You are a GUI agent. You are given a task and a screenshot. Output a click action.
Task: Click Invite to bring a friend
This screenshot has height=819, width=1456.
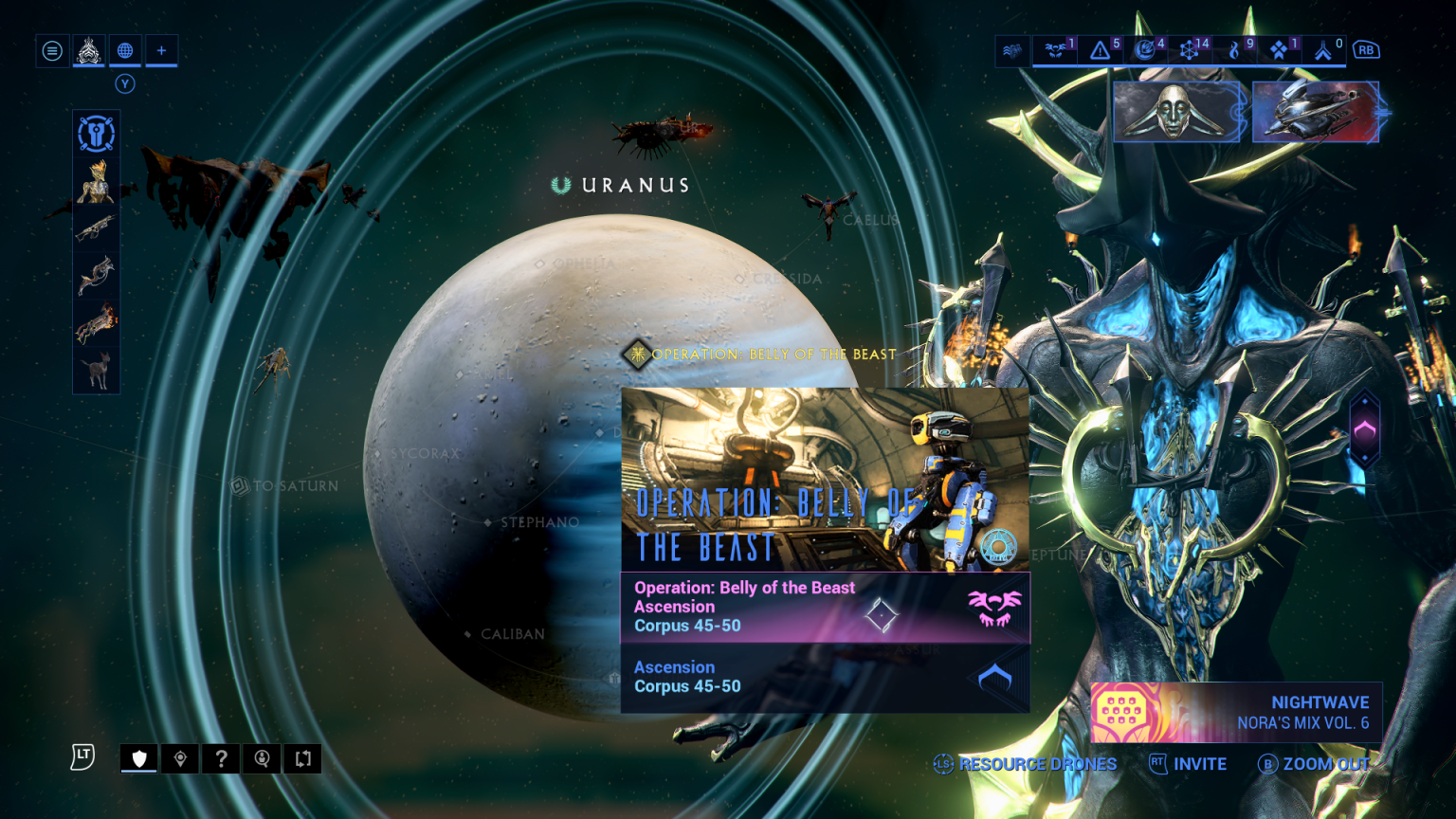1200,764
